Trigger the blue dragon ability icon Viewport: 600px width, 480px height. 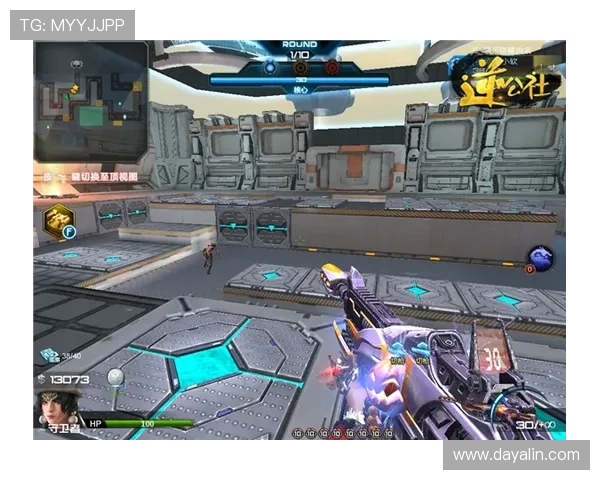click(543, 258)
